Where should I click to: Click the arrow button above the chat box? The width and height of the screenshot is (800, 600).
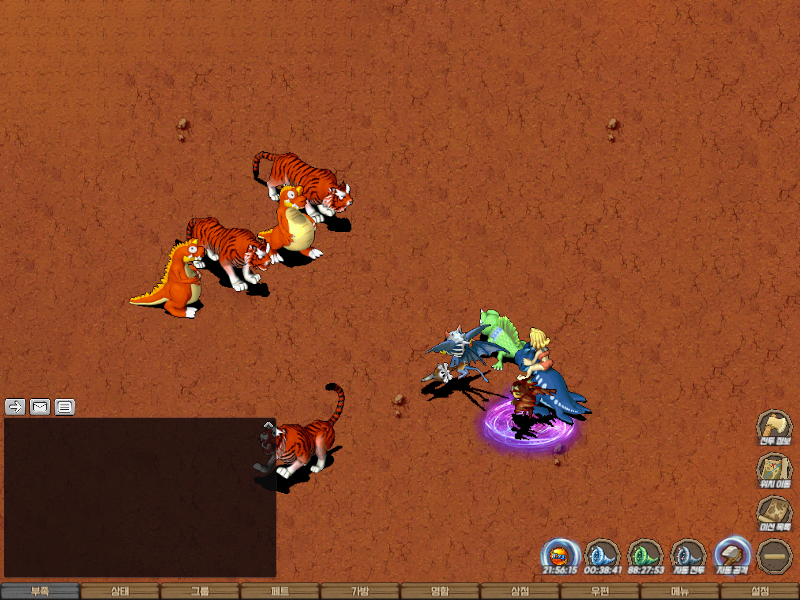coord(15,406)
